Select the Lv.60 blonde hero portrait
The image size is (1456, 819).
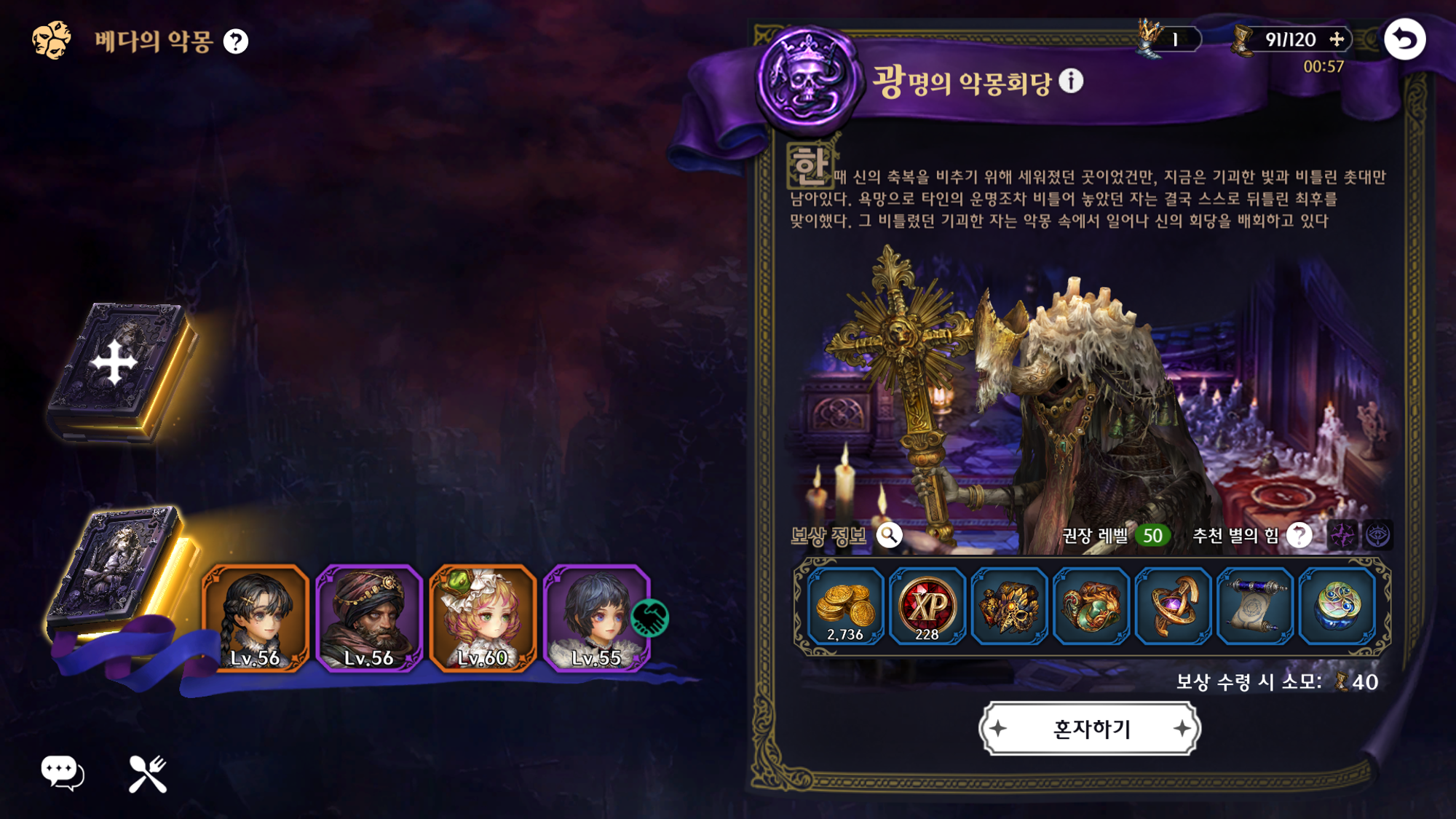pyautogui.click(x=483, y=617)
